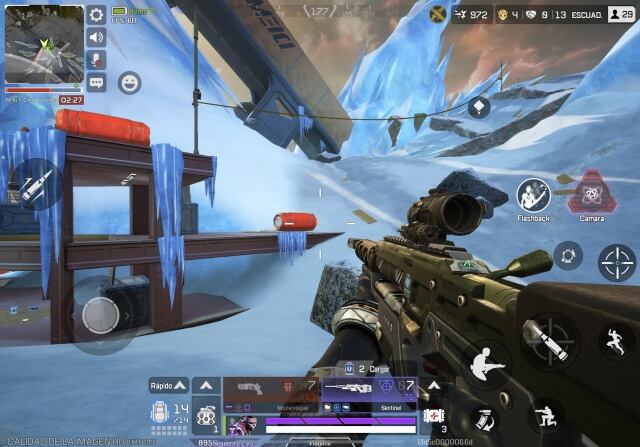
Task: Tap the diamond ping marker button
Action: tap(479, 107)
